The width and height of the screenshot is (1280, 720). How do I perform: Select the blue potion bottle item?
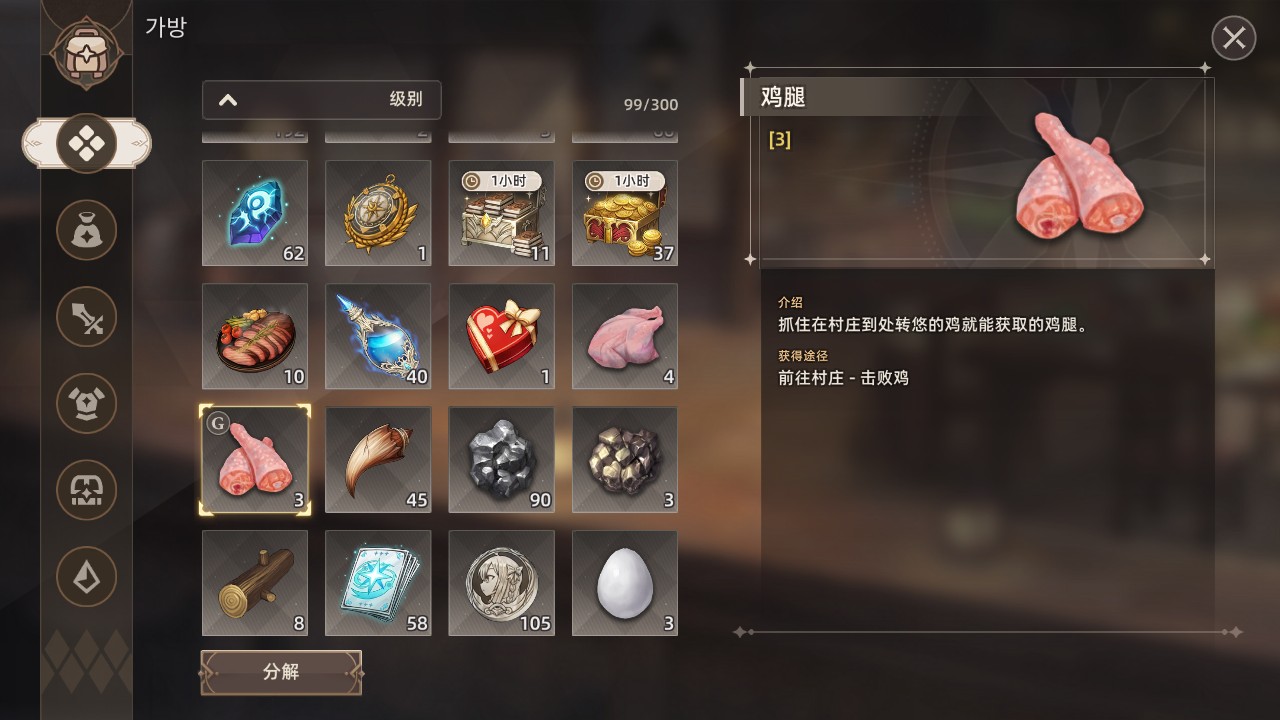pyautogui.click(x=377, y=336)
